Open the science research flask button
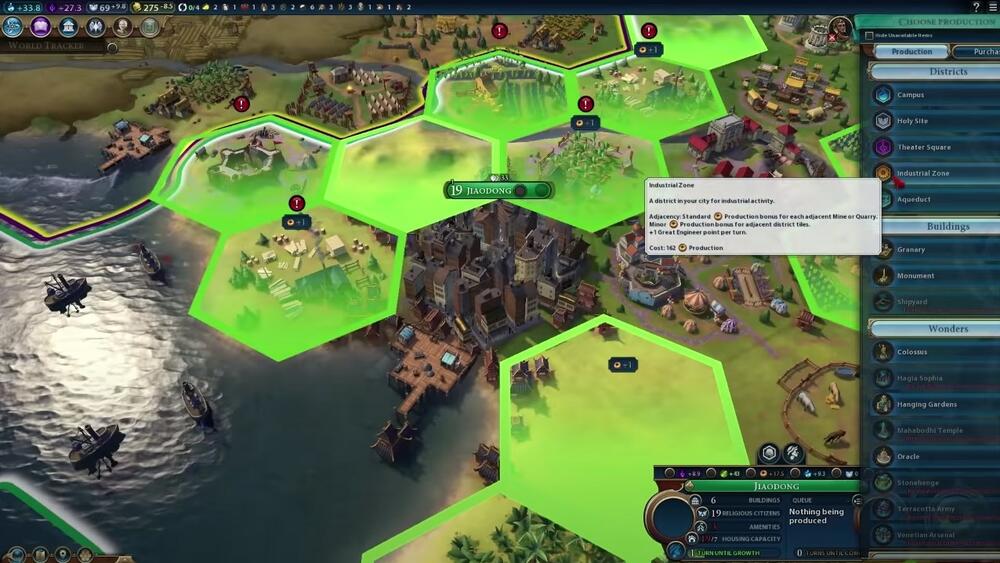Image resolution: width=1000 pixels, height=563 pixels. click(14, 27)
